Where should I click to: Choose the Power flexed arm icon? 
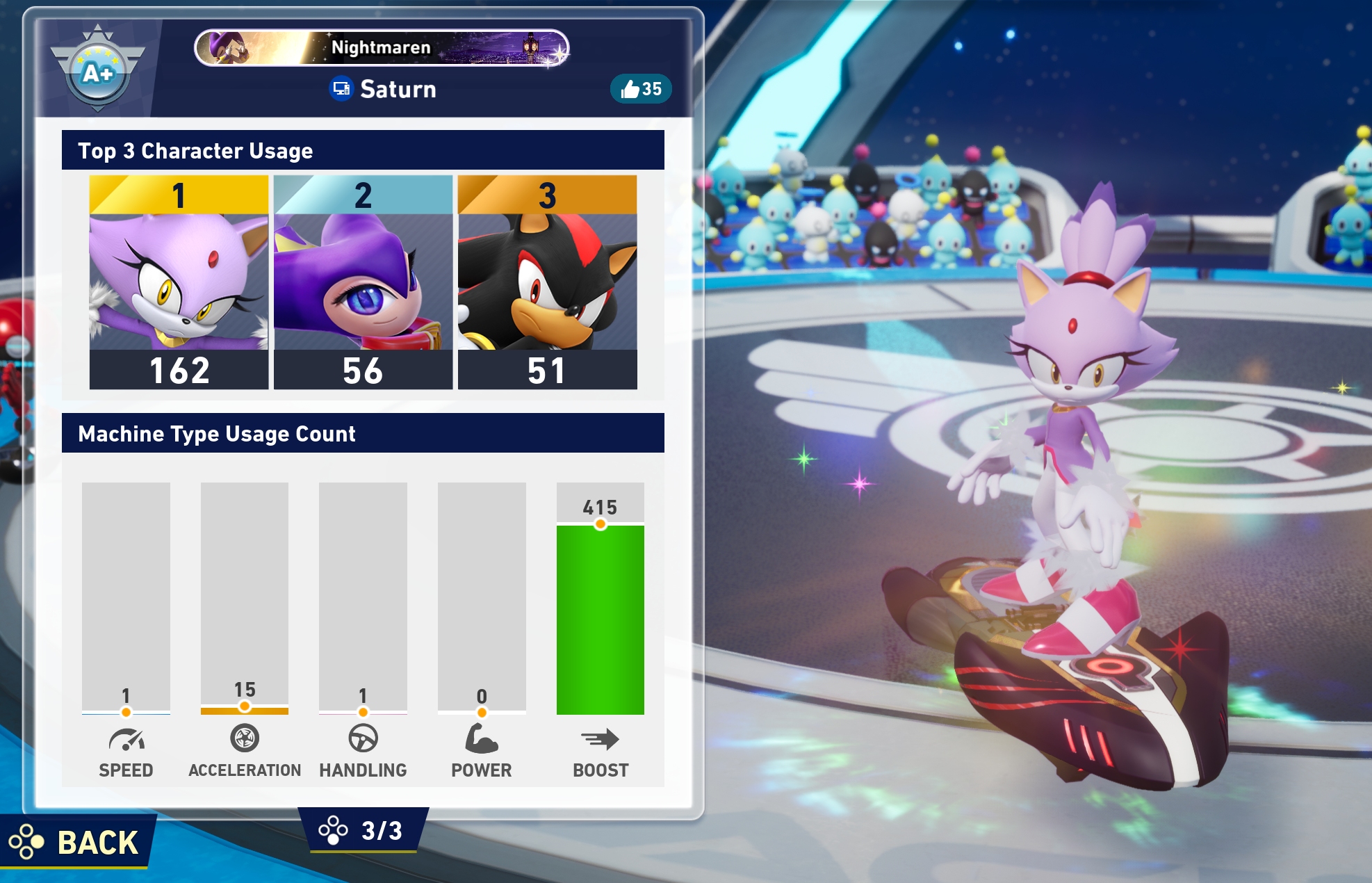pos(481,738)
